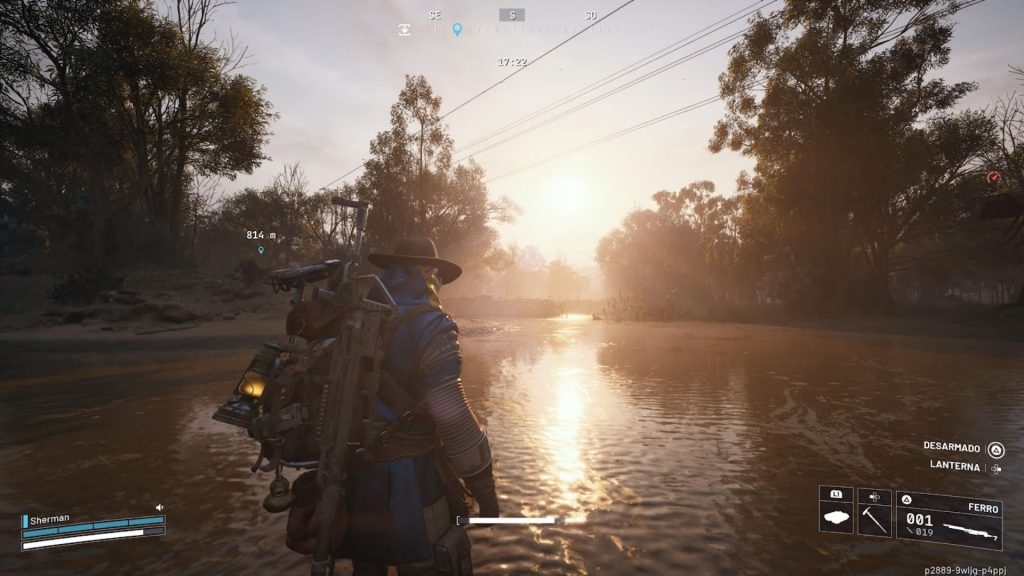Choose the hammer tool slot
Screen dimensions: 1024x576
click(x=874, y=513)
